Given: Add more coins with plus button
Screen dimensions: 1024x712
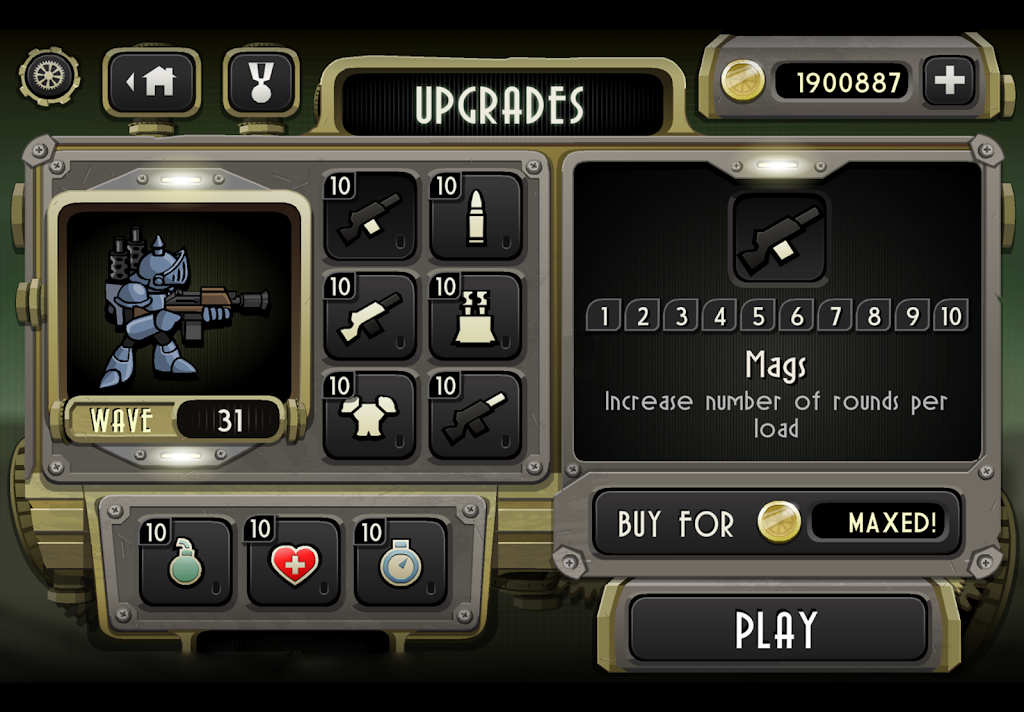Looking at the screenshot, I should coord(948,81).
